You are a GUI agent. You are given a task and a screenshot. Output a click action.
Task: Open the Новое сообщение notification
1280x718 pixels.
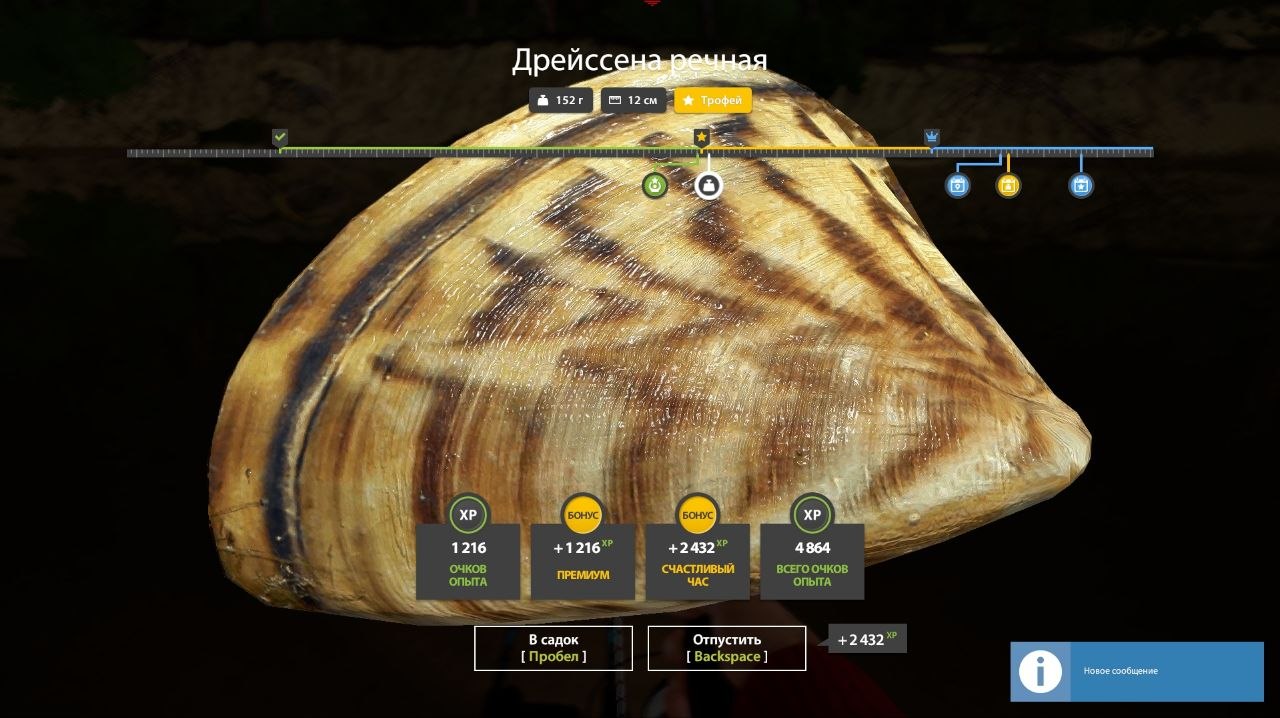point(1136,671)
